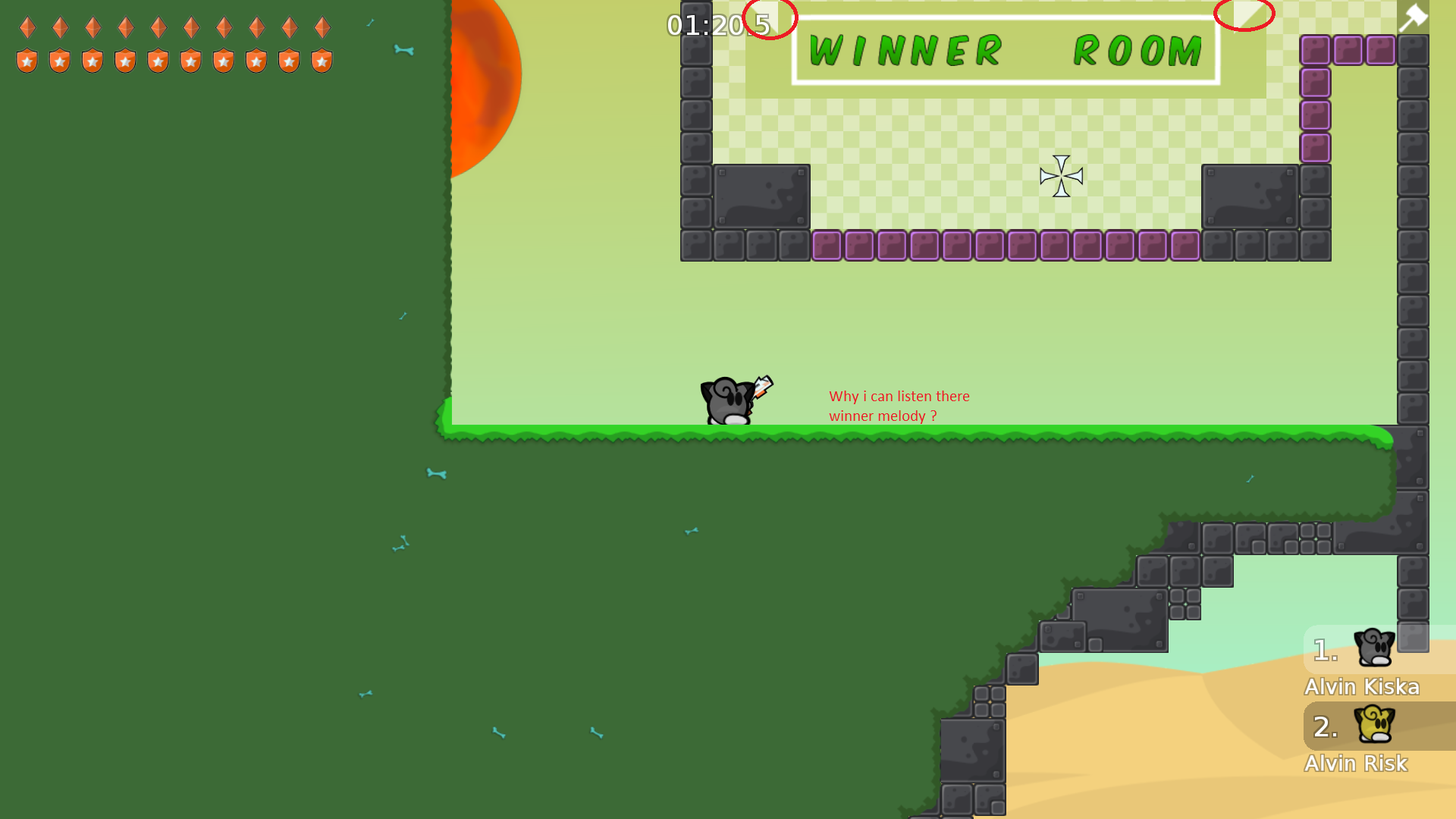Click the fifth shield badge in the row
Image resolution: width=1456 pixels, height=819 pixels.
[x=158, y=59]
